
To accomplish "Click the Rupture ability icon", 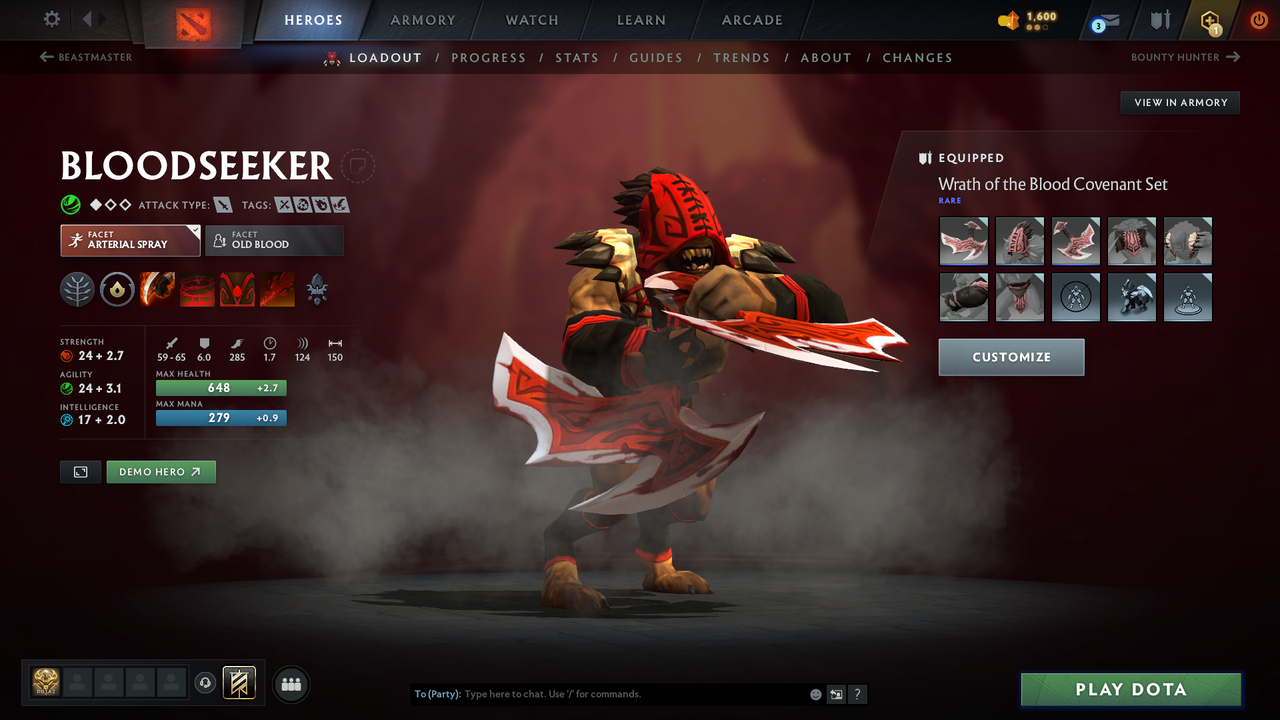I will [x=276, y=289].
